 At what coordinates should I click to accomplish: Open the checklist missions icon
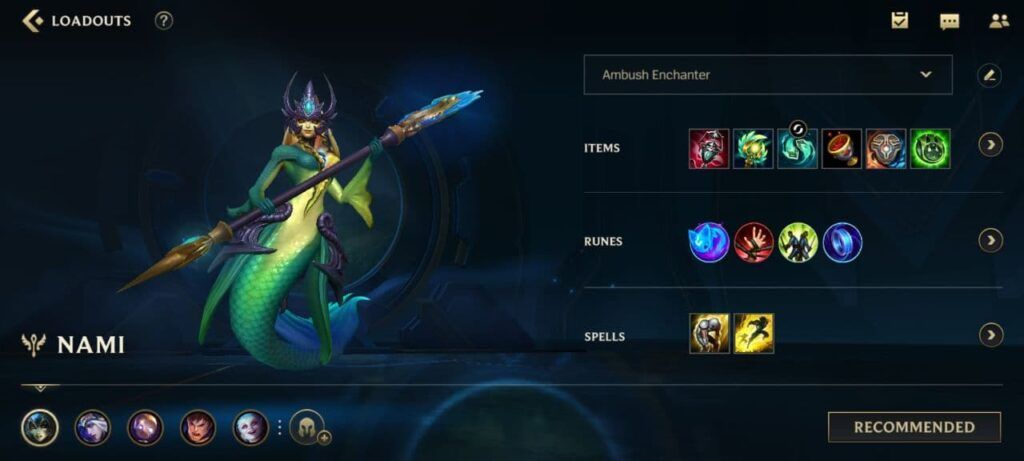tap(900, 20)
